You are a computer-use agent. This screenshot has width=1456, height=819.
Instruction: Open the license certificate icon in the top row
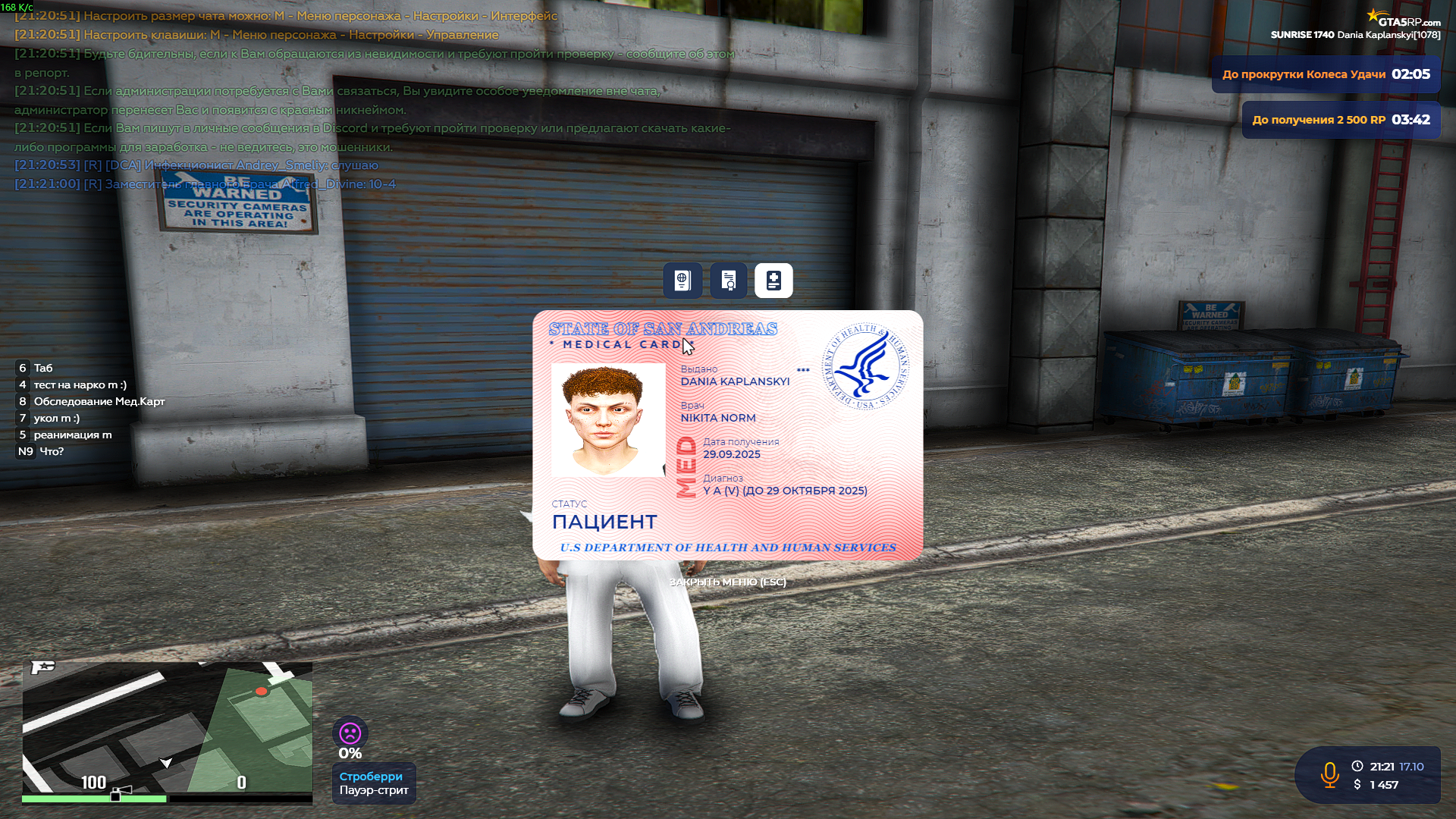pos(727,280)
